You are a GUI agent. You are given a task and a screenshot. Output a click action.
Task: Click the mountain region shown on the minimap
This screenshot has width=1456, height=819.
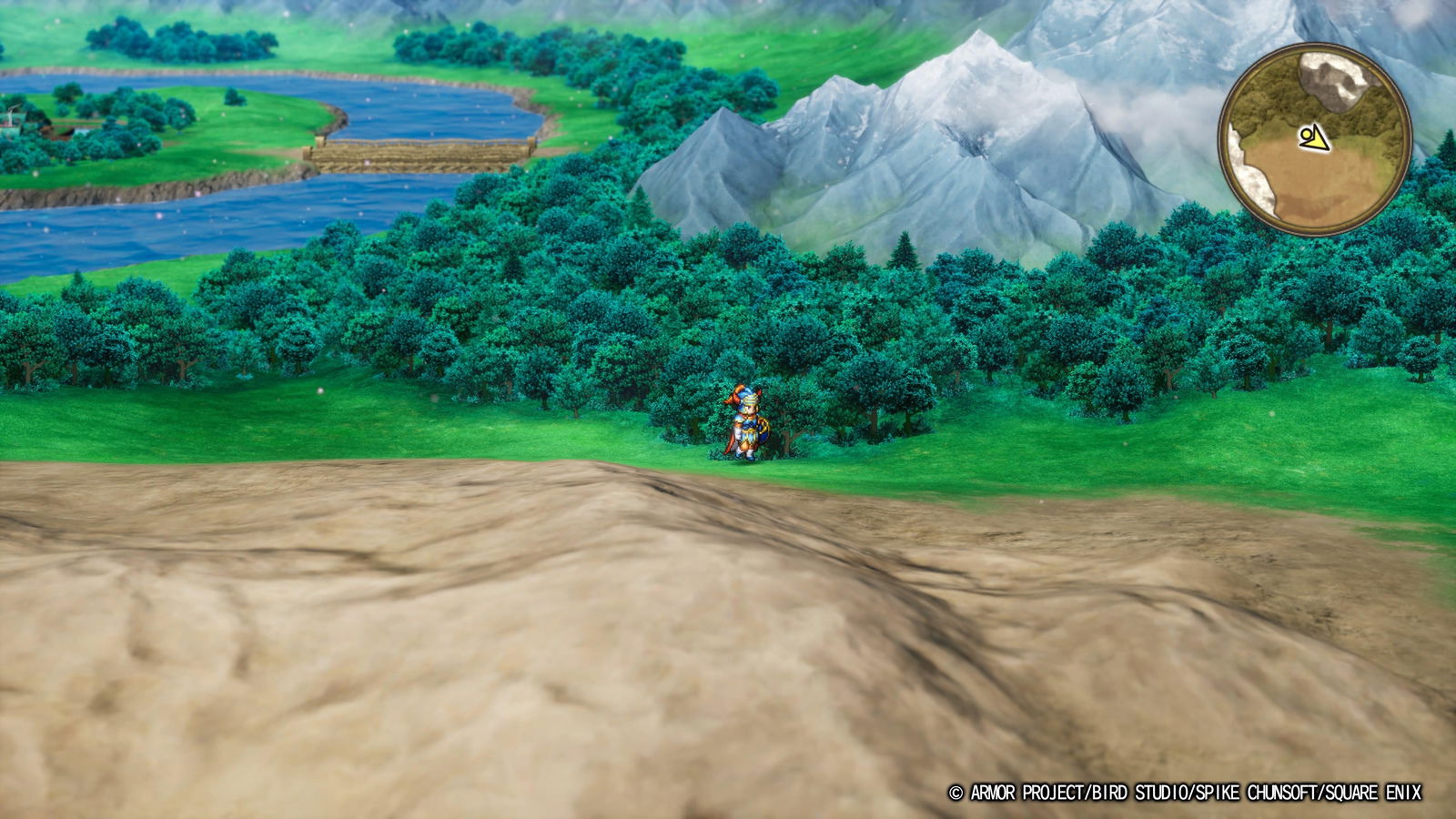(x=1333, y=82)
